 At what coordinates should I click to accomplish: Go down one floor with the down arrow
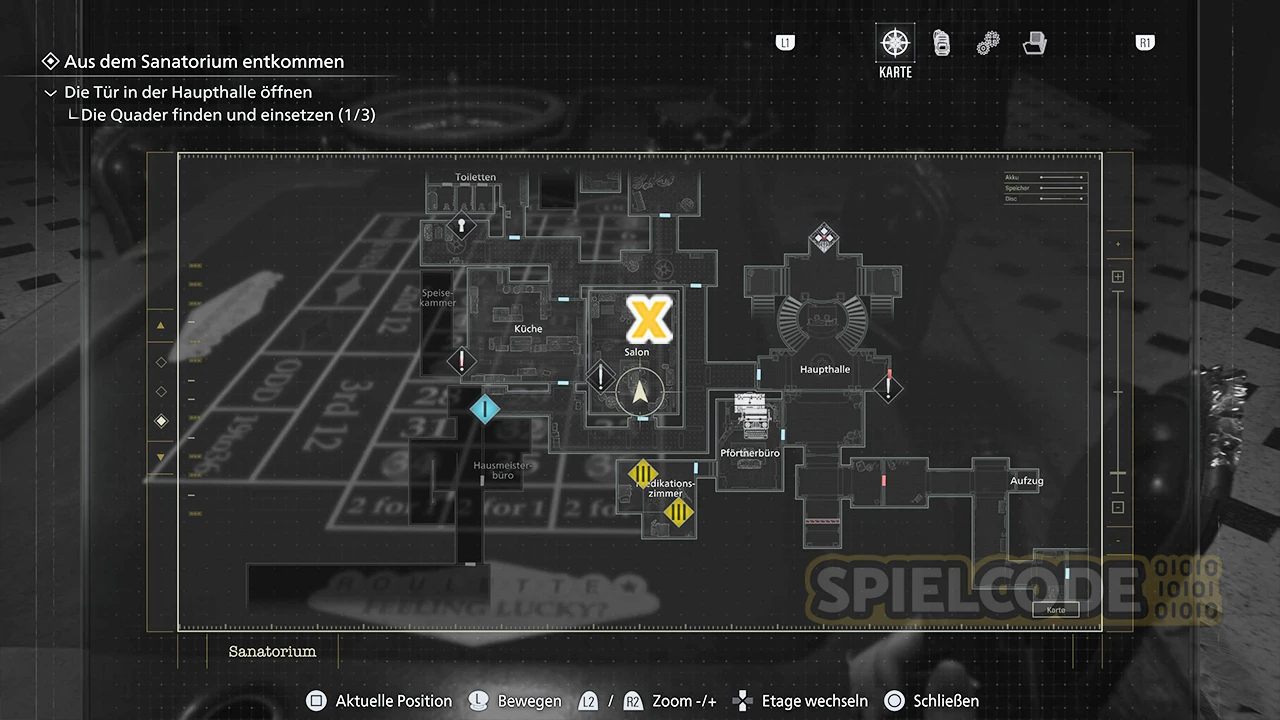pos(161,457)
